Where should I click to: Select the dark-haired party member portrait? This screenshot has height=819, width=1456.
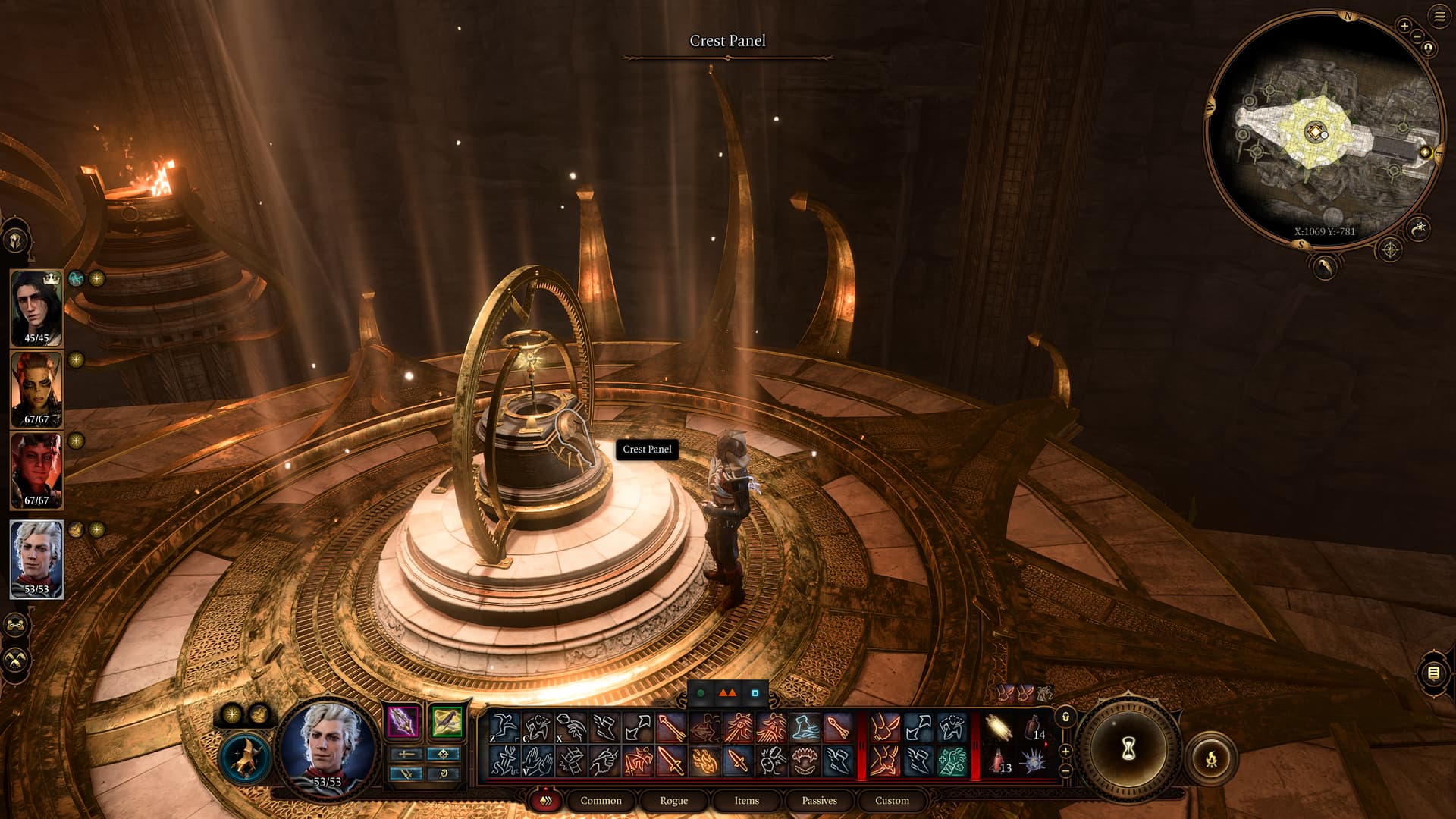(36, 307)
